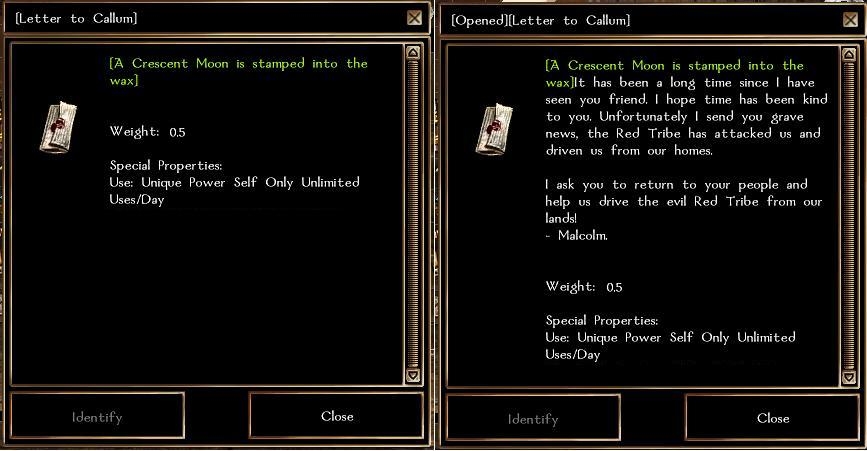Close the unopened Letter to Callum with its X

415,18
